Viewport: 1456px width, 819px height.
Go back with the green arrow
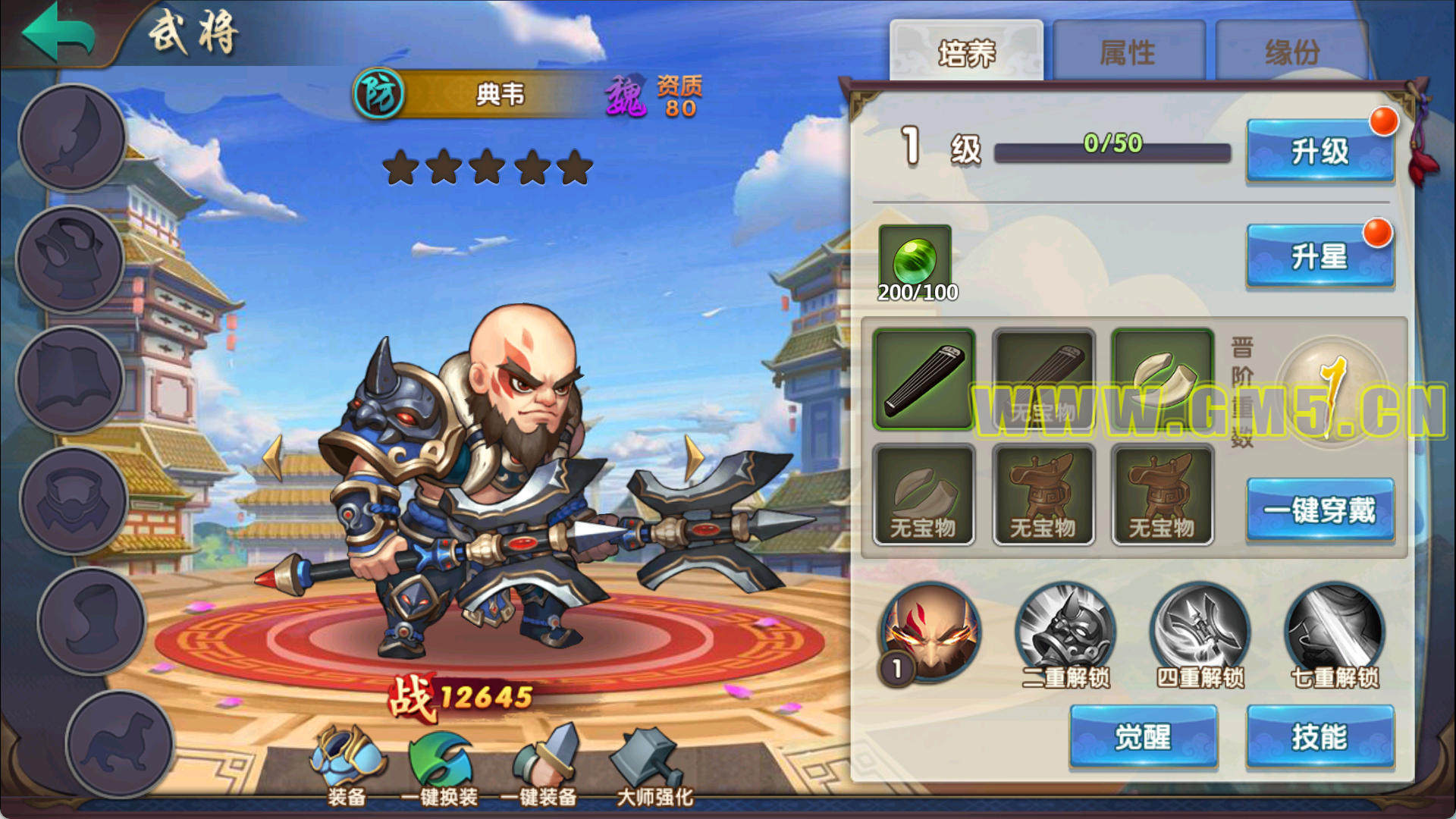(x=59, y=32)
